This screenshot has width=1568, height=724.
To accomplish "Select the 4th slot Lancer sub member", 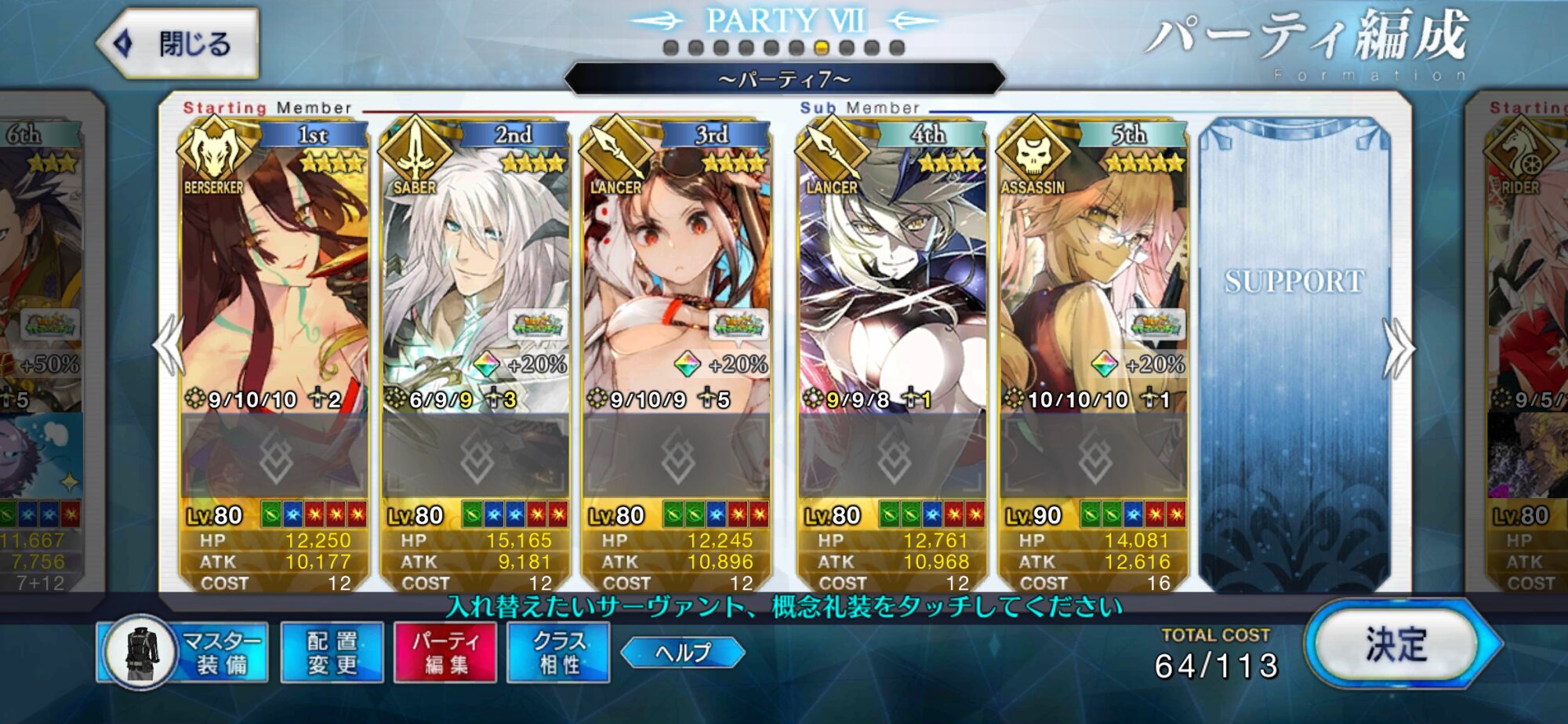I will tap(891, 282).
